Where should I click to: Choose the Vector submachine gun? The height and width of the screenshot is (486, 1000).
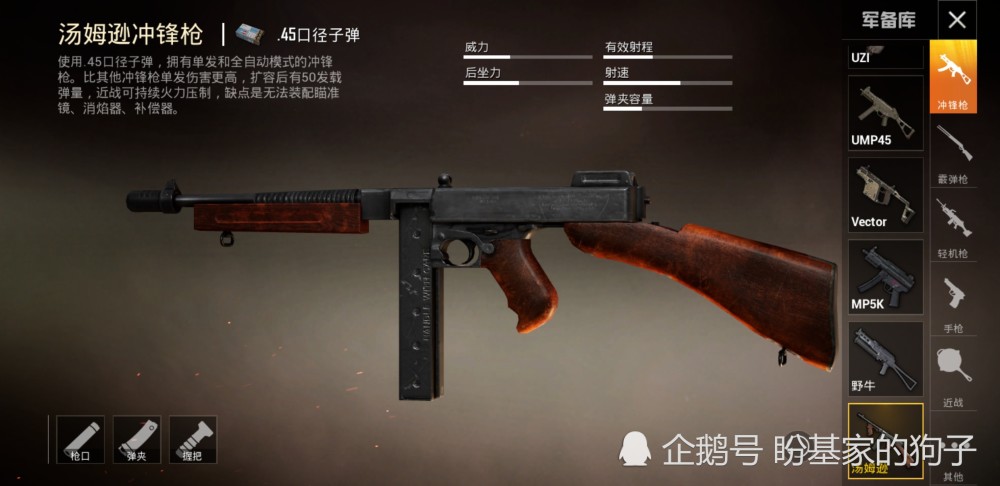click(885, 194)
